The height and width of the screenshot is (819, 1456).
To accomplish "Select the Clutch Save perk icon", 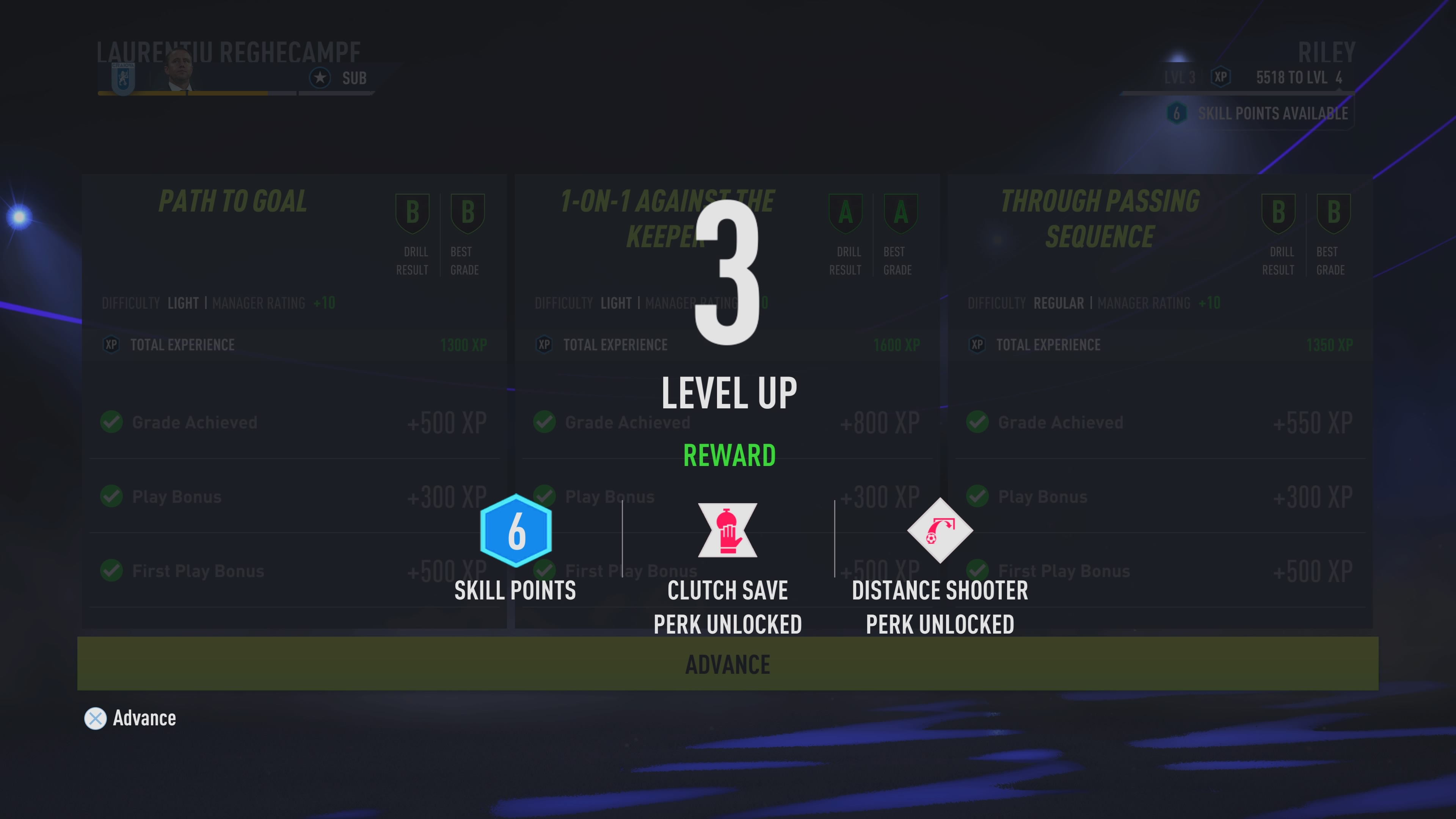I will tap(728, 531).
